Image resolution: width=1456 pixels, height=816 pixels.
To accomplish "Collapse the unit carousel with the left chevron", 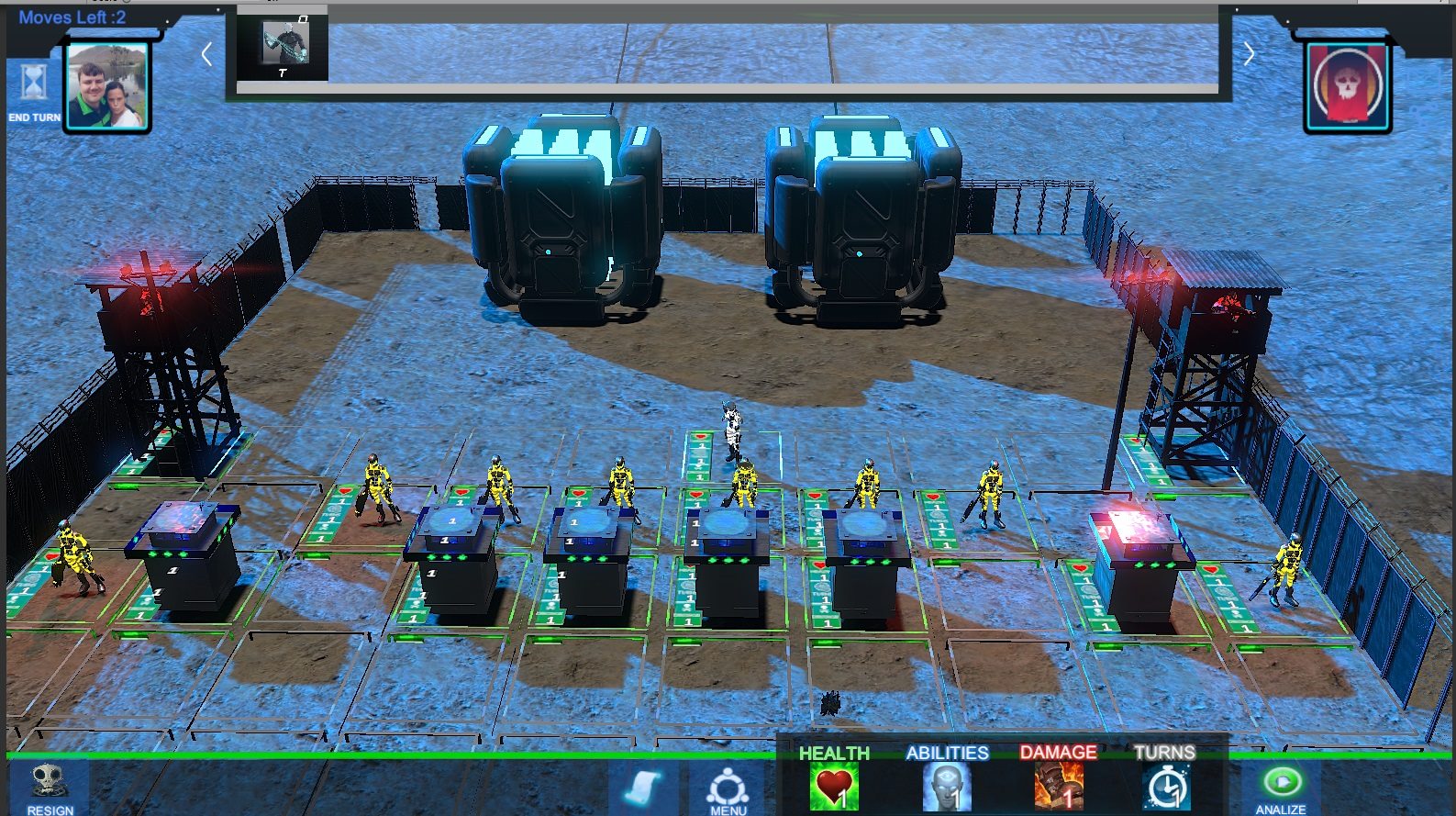I will point(206,54).
